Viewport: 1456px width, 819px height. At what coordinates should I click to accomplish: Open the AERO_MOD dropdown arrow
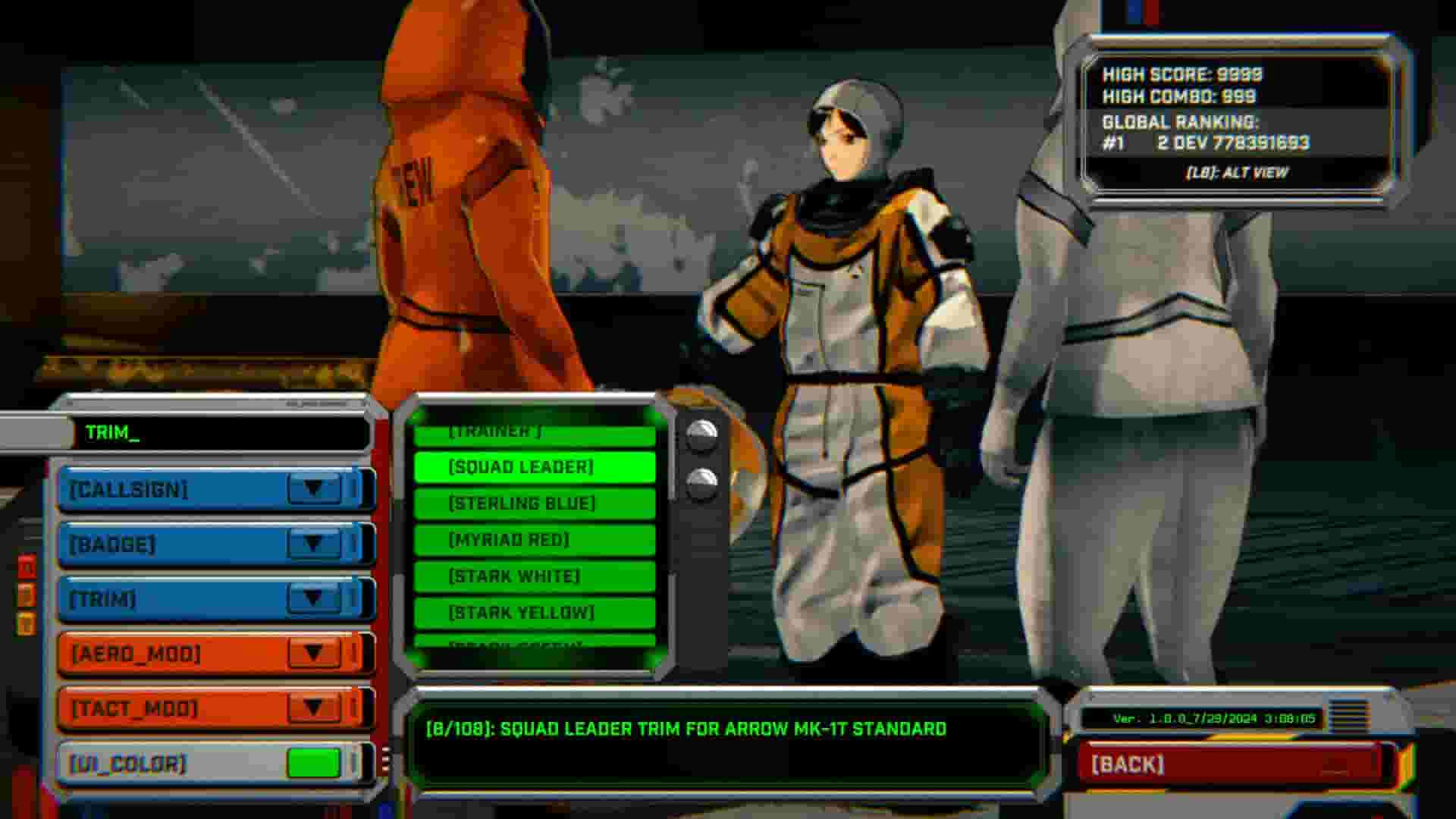point(315,653)
